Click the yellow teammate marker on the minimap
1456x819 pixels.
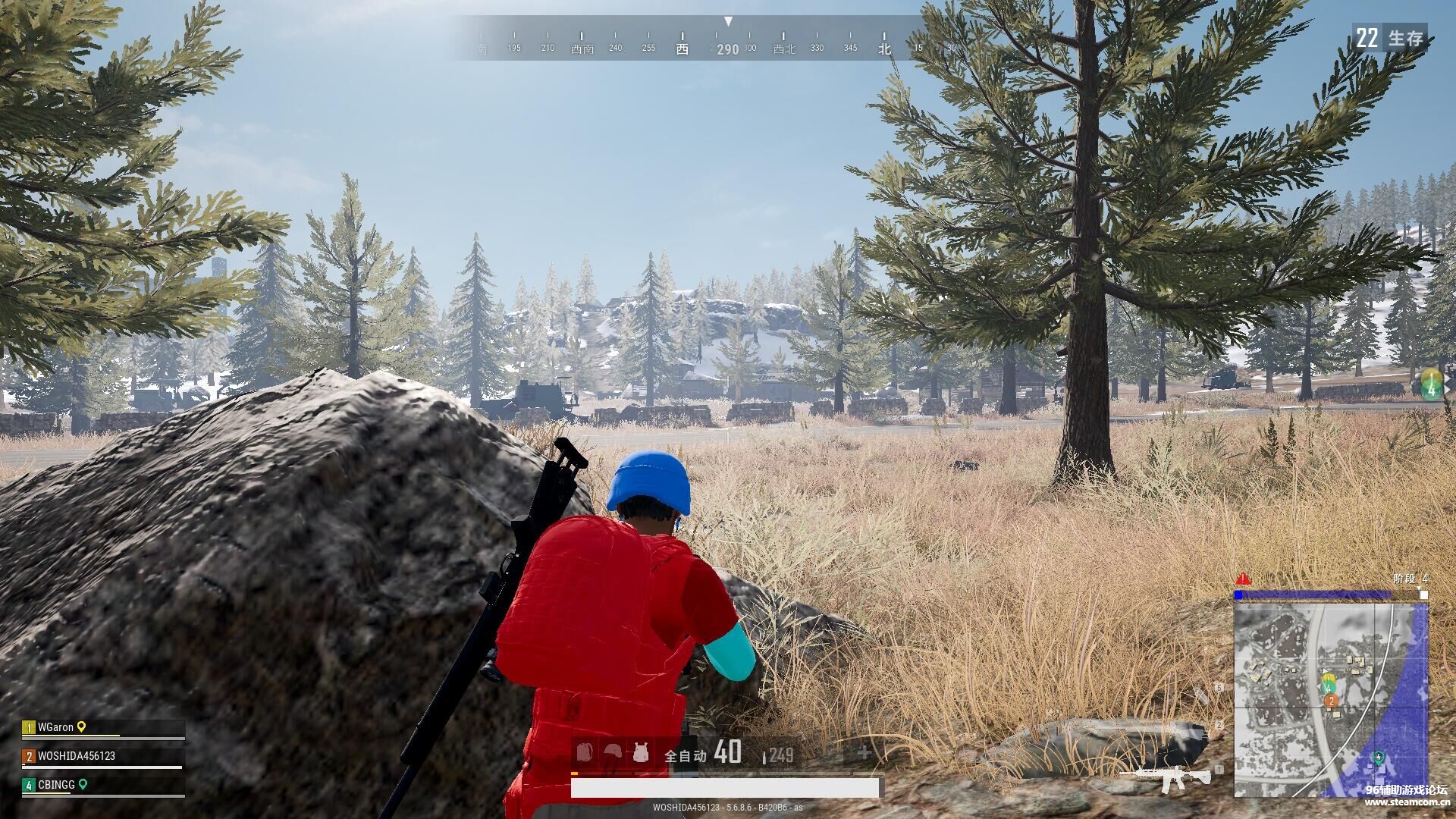(1328, 677)
